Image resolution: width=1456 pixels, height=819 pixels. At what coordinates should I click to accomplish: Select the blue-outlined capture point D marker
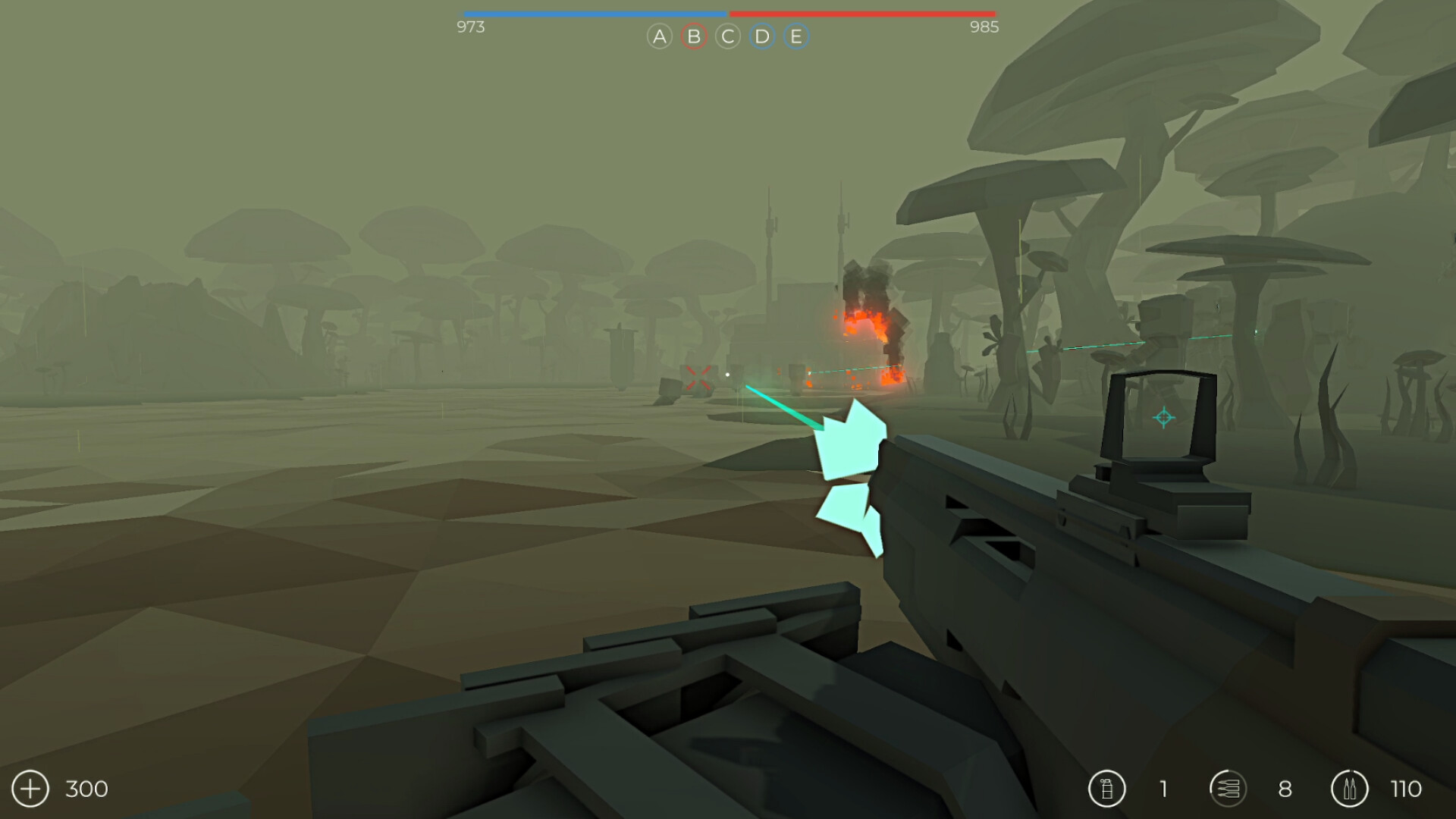(x=761, y=36)
